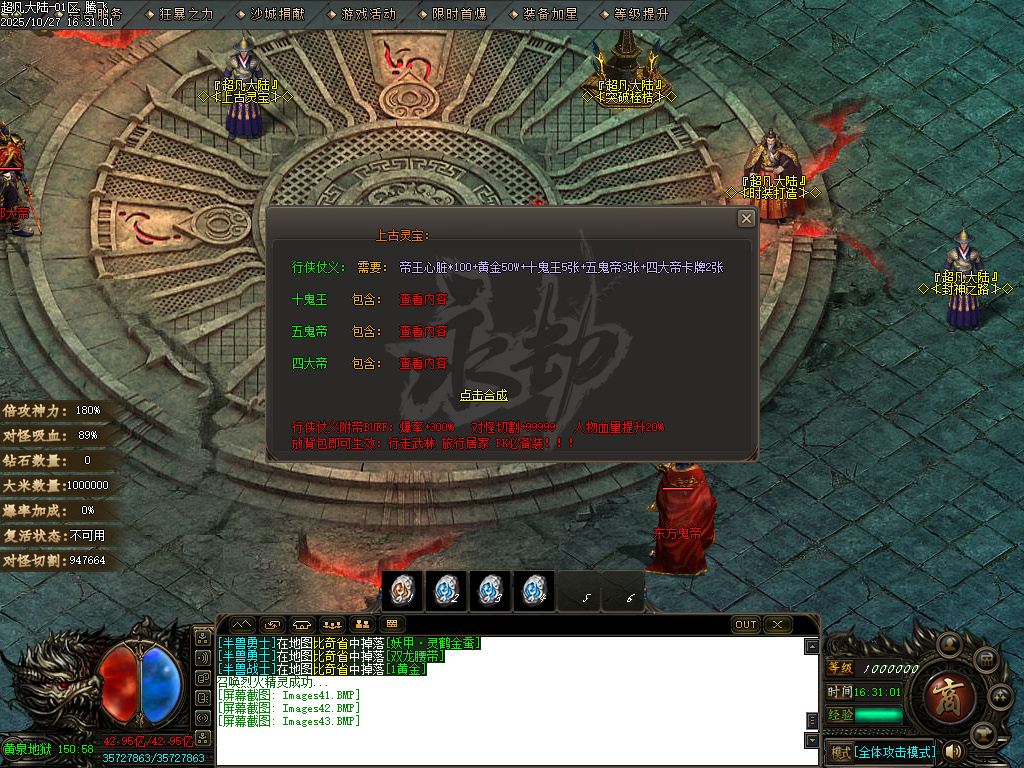Select the red orb item in hotbar slot 1

pyautogui.click(x=401, y=592)
